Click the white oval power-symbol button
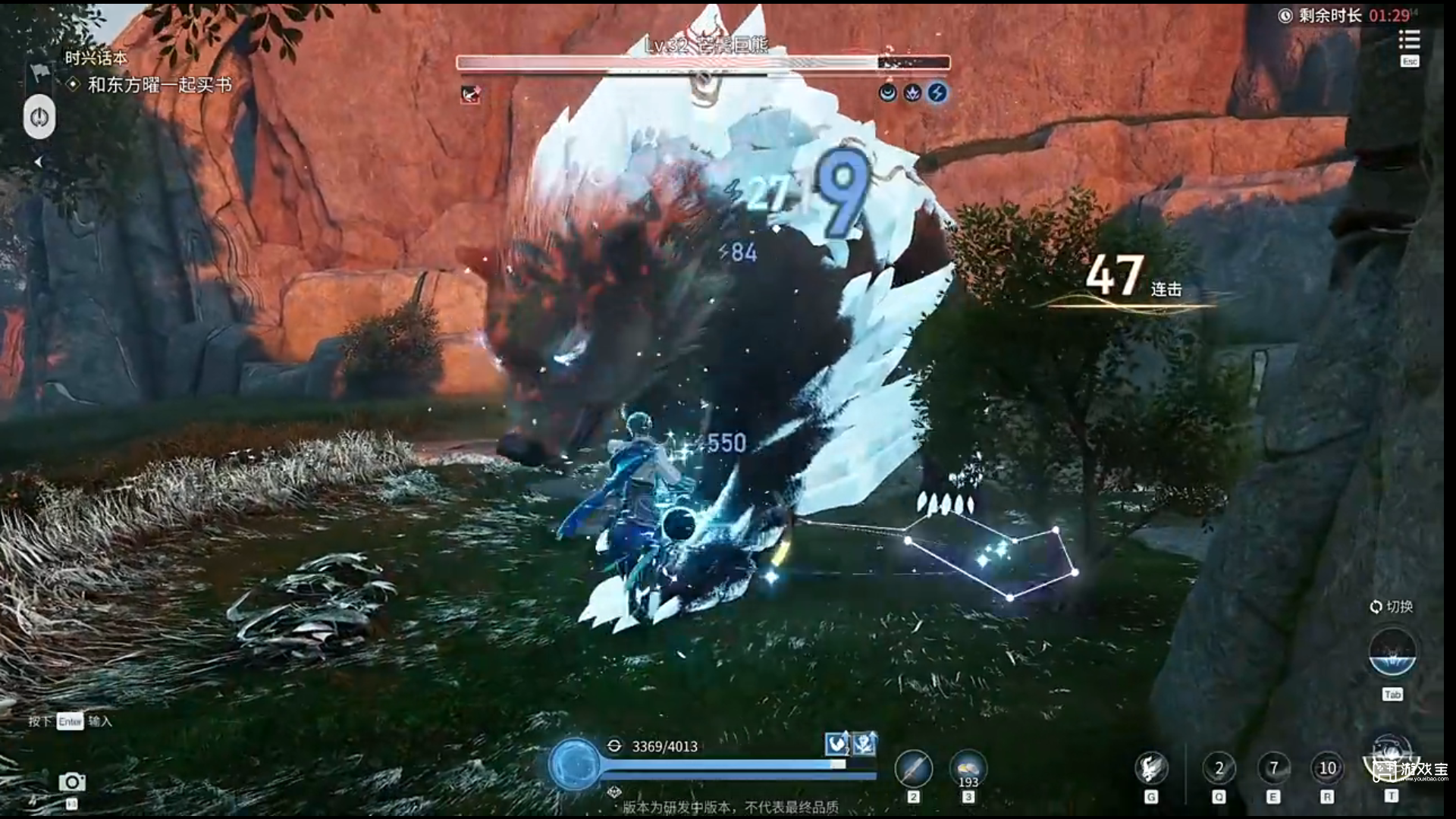Screen dimensions: 1456x819 (39, 117)
